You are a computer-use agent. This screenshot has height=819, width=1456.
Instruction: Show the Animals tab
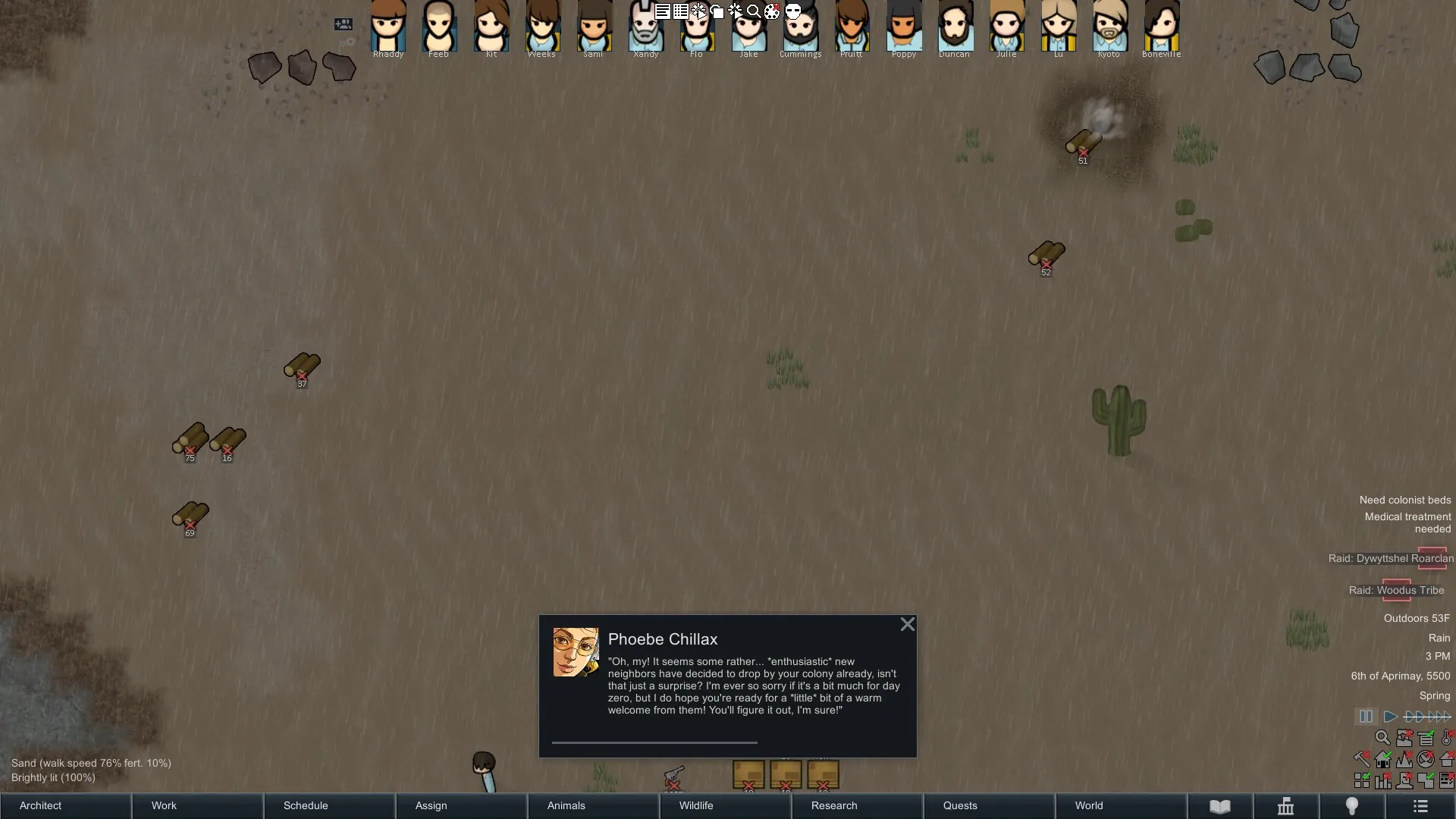click(593, 805)
